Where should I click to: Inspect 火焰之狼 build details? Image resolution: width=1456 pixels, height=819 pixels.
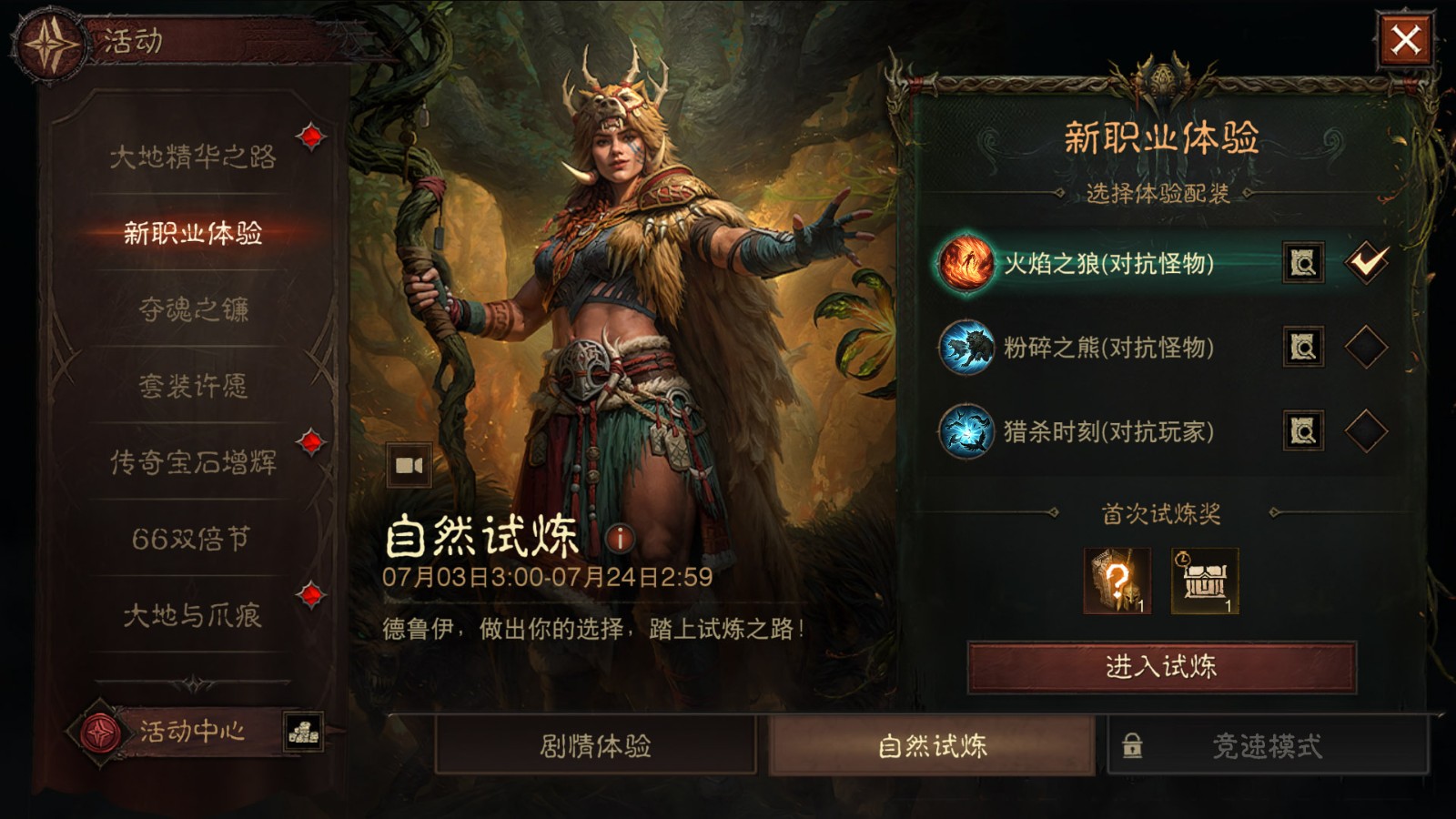(1303, 263)
